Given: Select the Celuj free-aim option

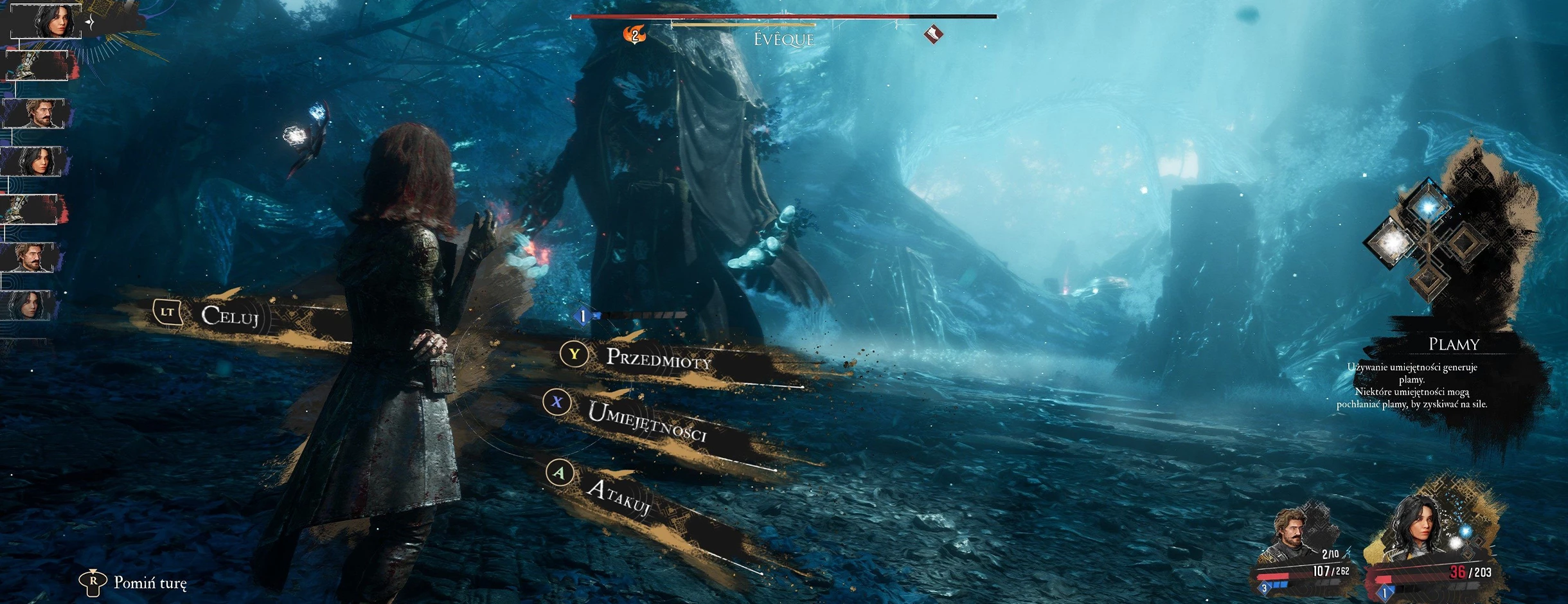Looking at the screenshot, I should point(229,315).
